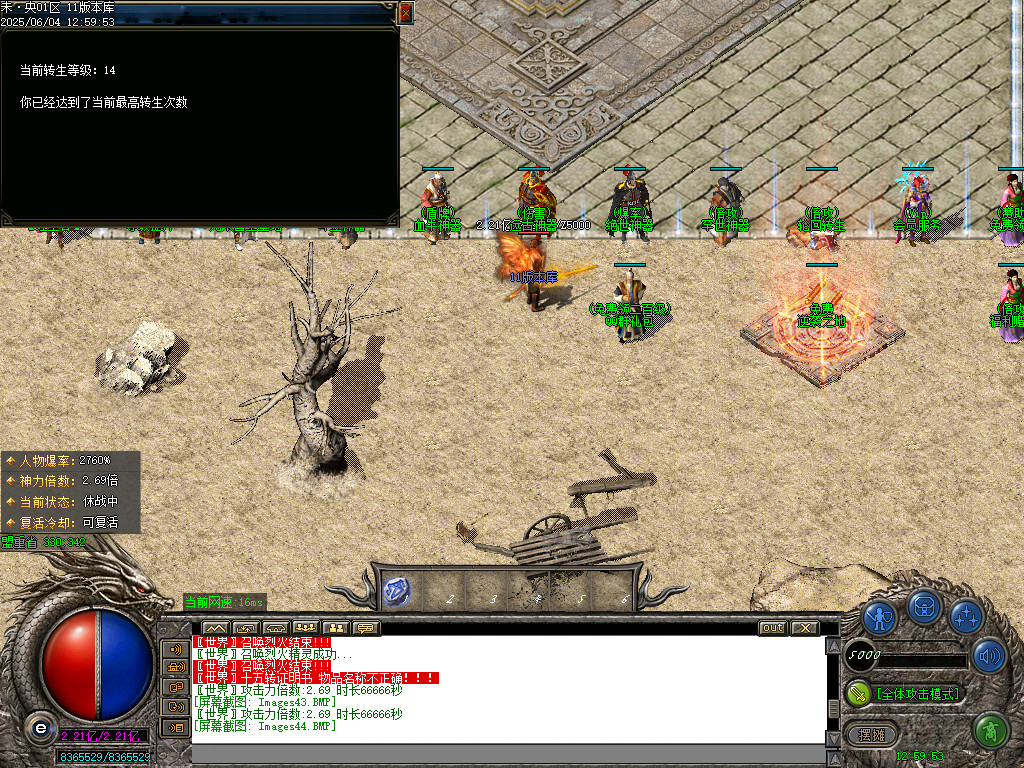
Task: Open the two-person group button above chat
Action: point(336,628)
